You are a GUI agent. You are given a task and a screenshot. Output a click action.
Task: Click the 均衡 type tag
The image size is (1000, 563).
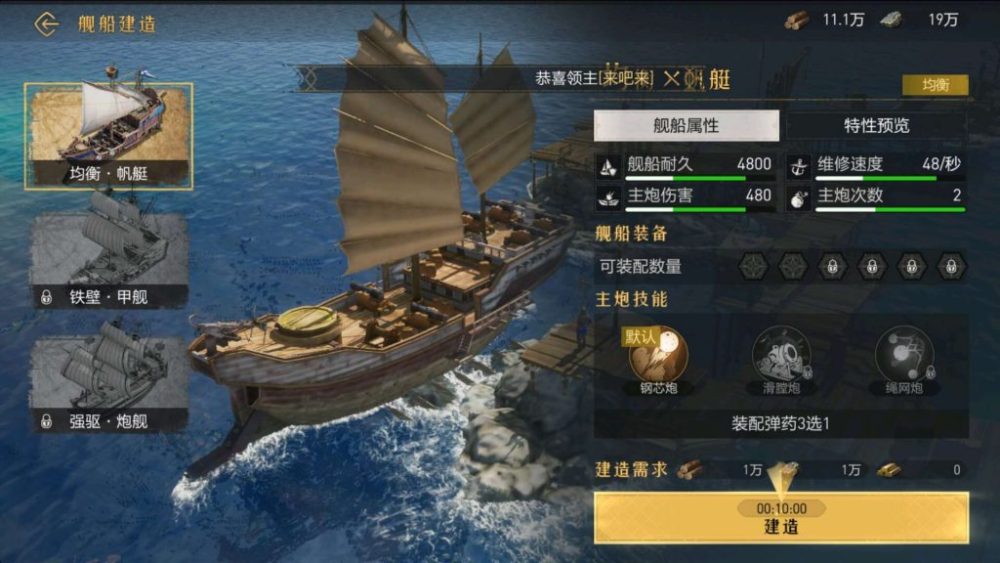coord(935,85)
